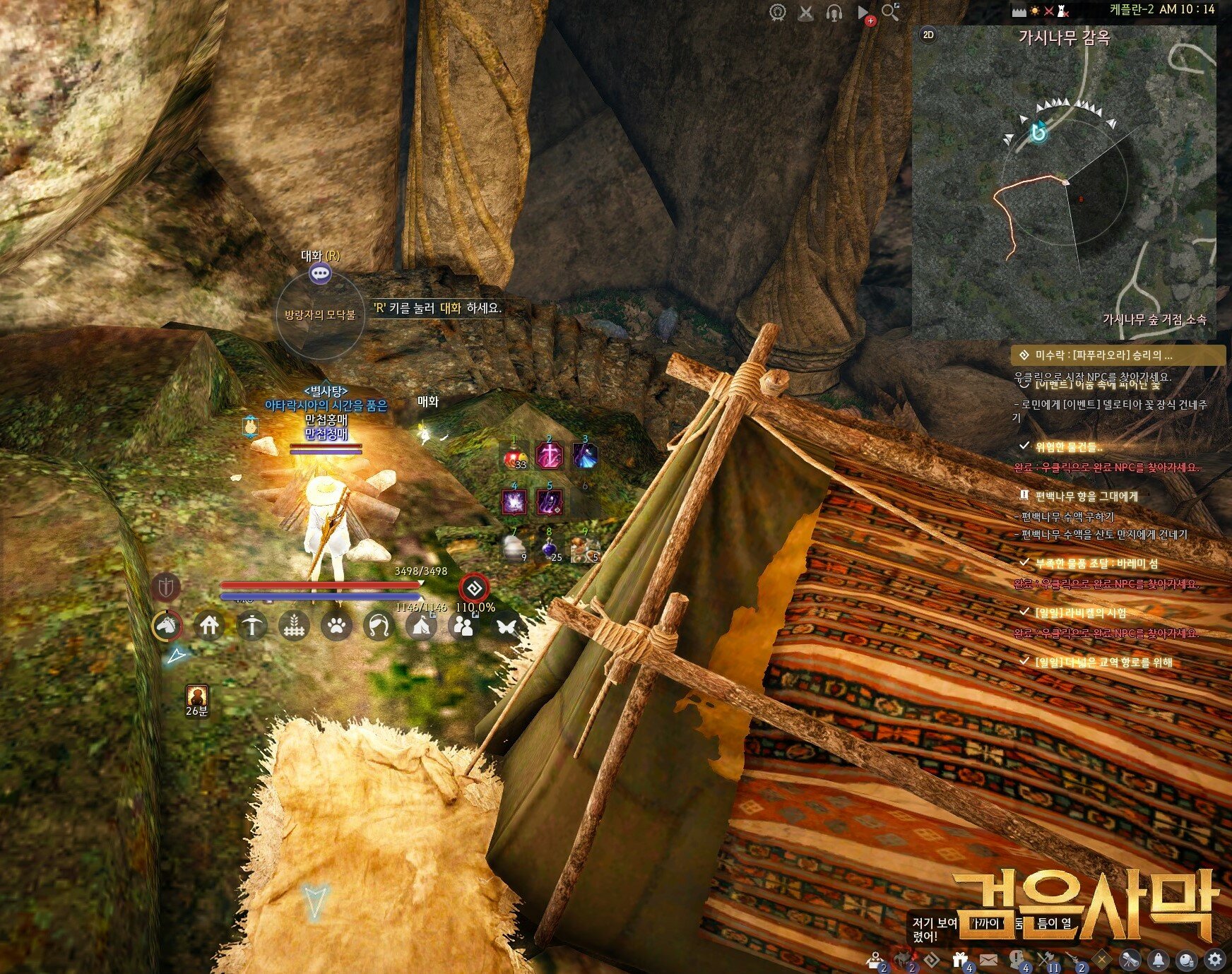Screen dimensions: 1232x974
Task: Click the butterfly fairy icon
Action: (506, 625)
